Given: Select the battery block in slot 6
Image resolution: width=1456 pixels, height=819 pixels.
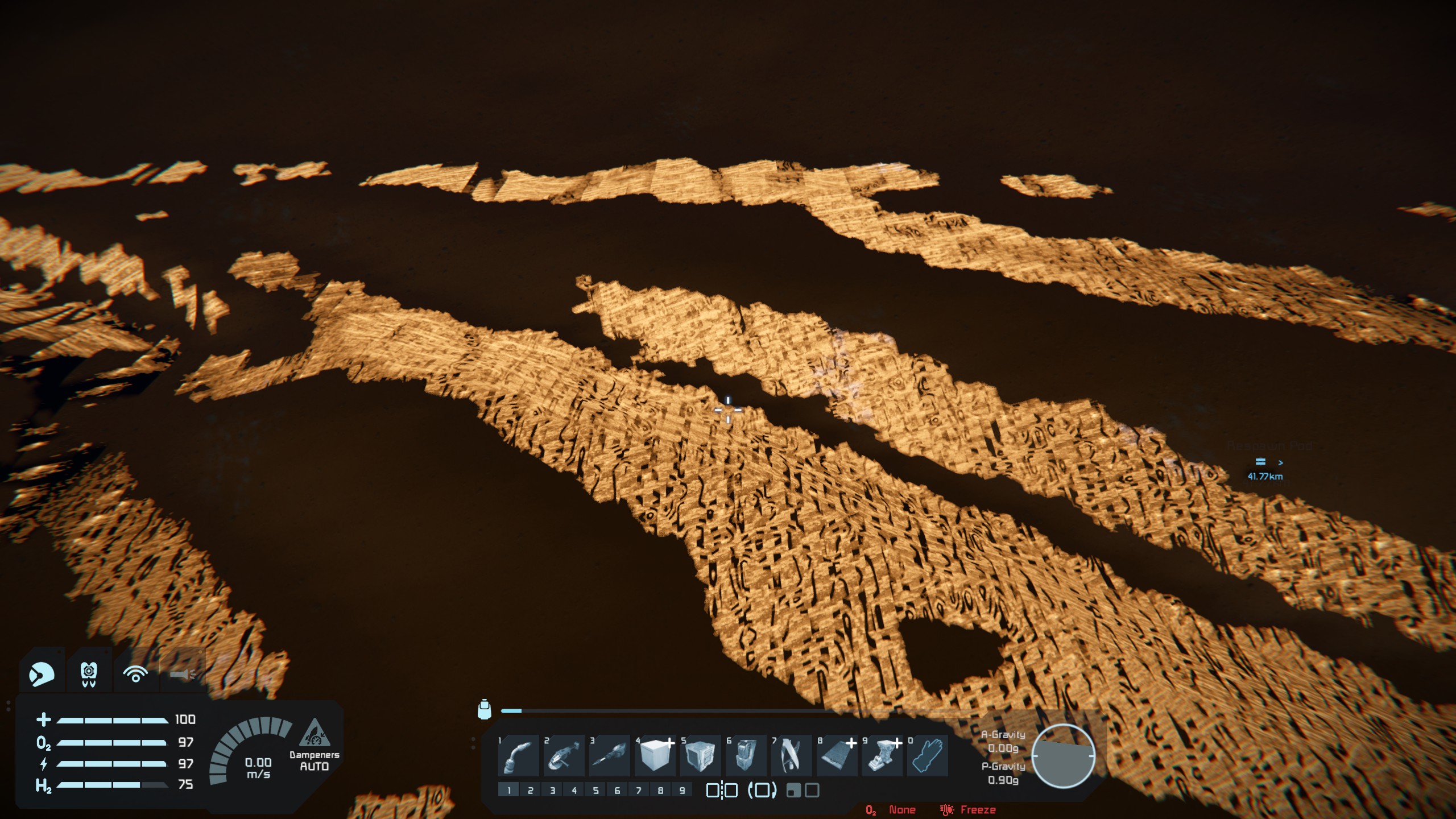Looking at the screenshot, I should (x=746, y=756).
